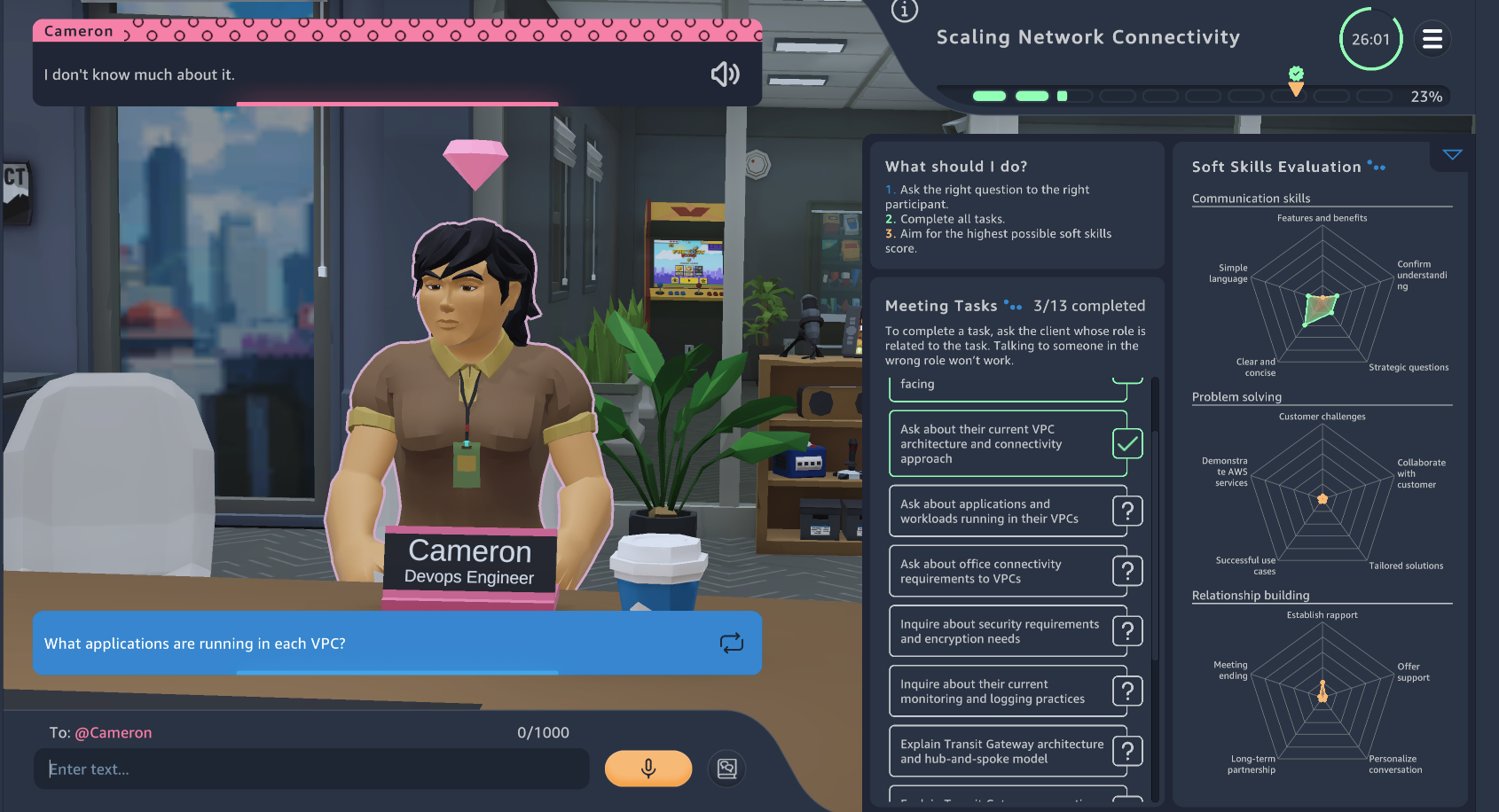The height and width of the screenshot is (812, 1499).
Task: Activate the orange microphone button
Action: [647, 769]
